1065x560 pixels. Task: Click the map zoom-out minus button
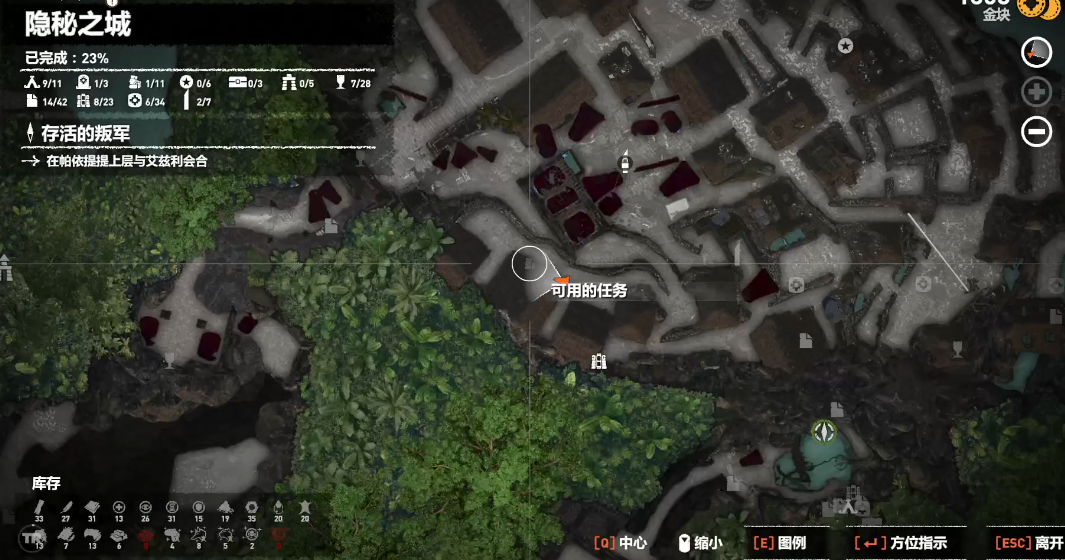click(1036, 131)
